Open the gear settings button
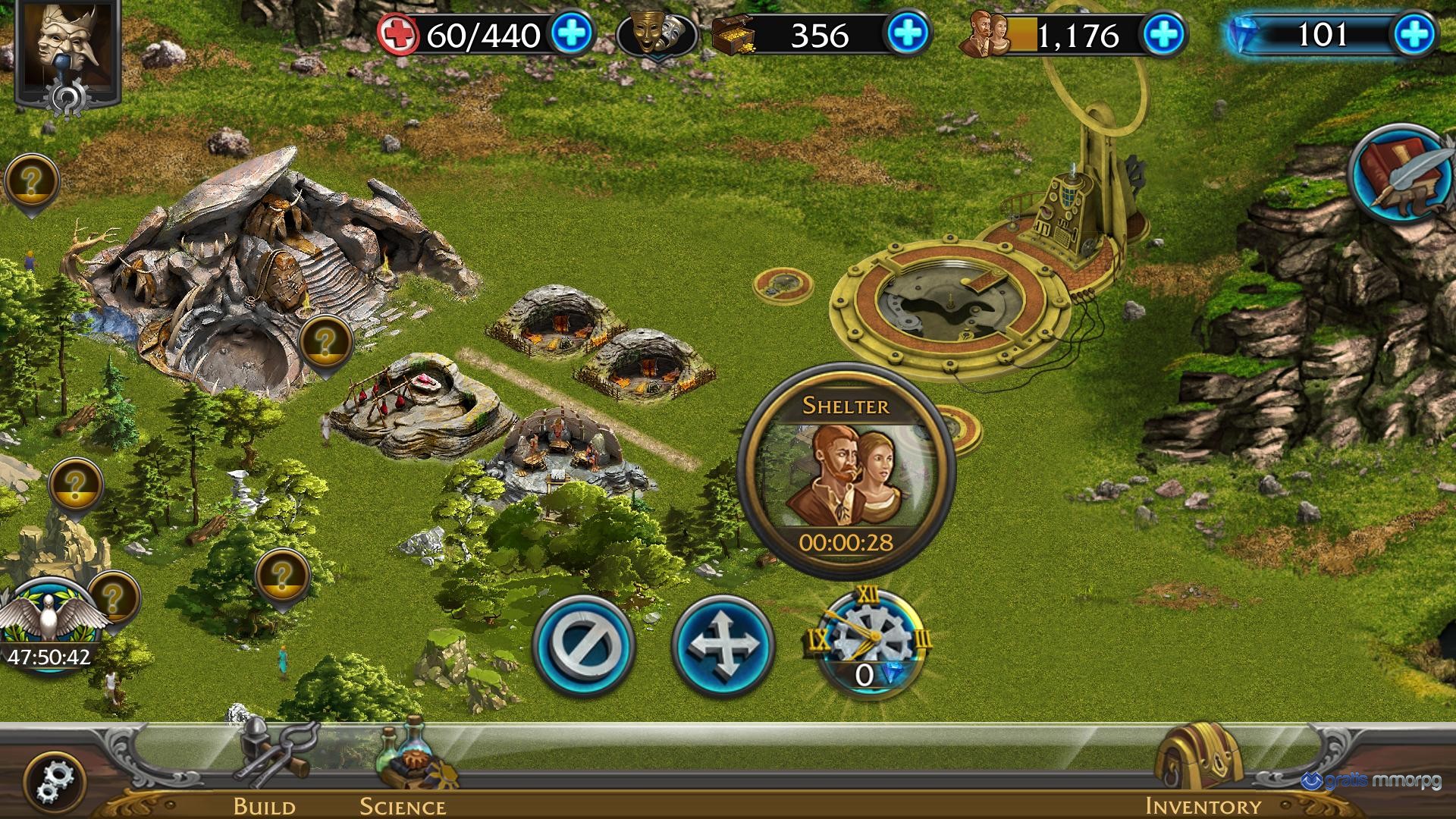The width and height of the screenshot is (1456, 819). tap(55, 781)
